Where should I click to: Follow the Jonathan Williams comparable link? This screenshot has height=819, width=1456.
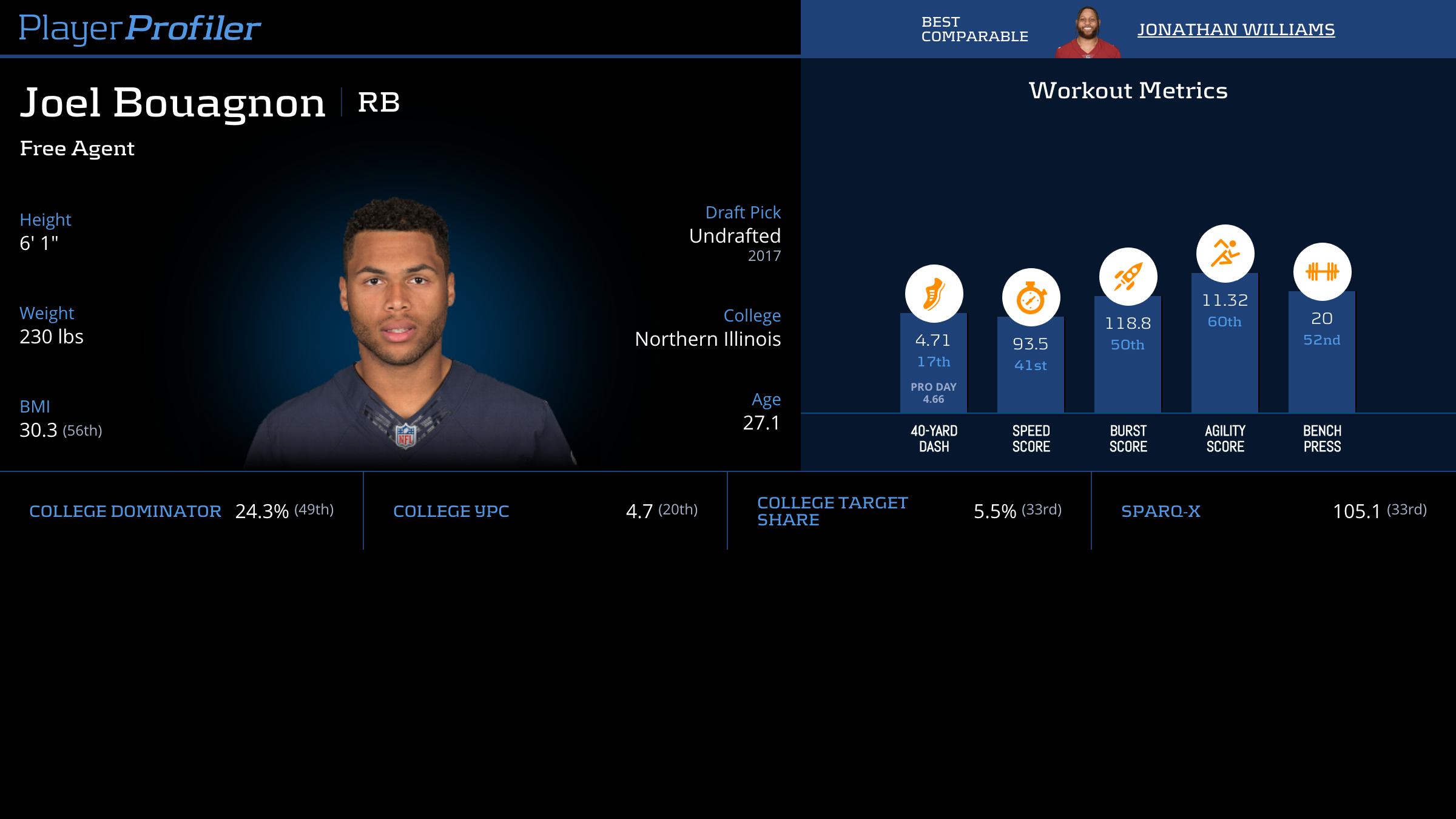tap(1236, 29)
